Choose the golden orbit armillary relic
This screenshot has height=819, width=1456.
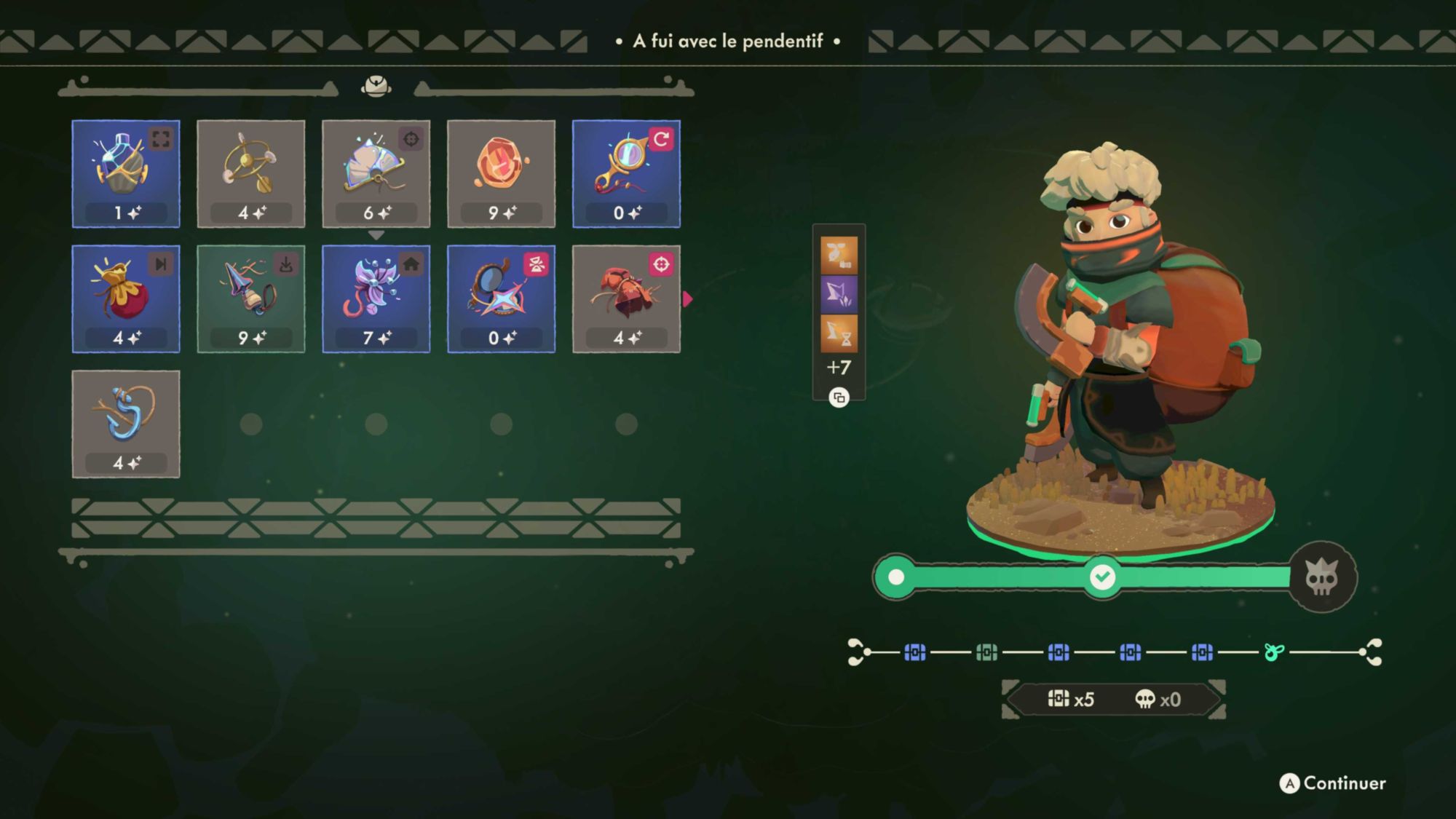251,174
